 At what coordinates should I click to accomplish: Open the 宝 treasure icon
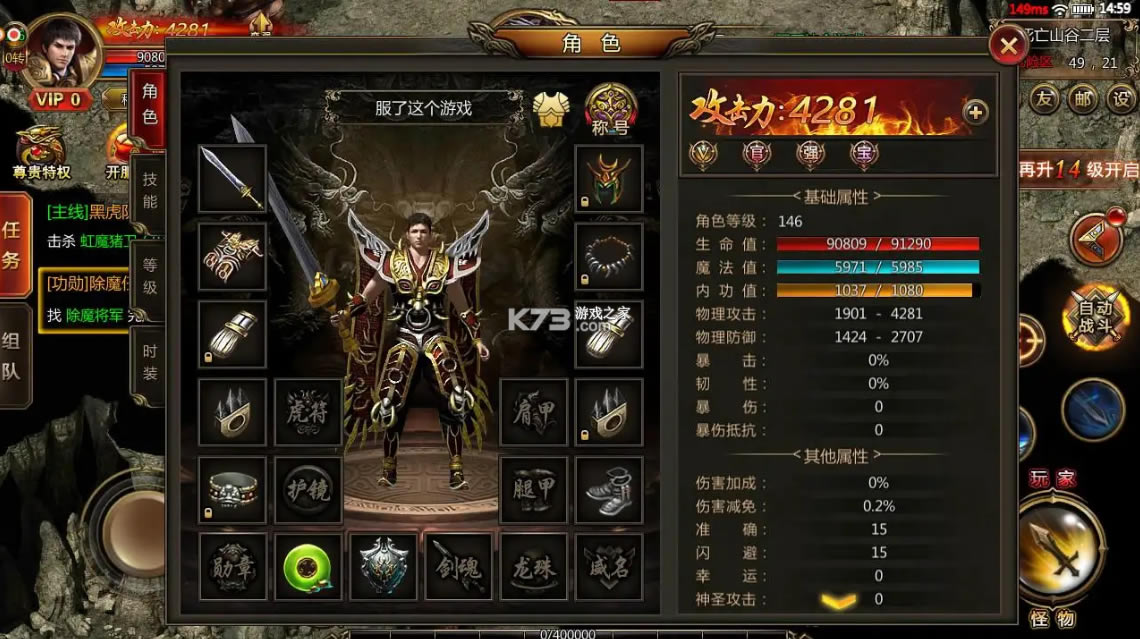coord(863,153)
